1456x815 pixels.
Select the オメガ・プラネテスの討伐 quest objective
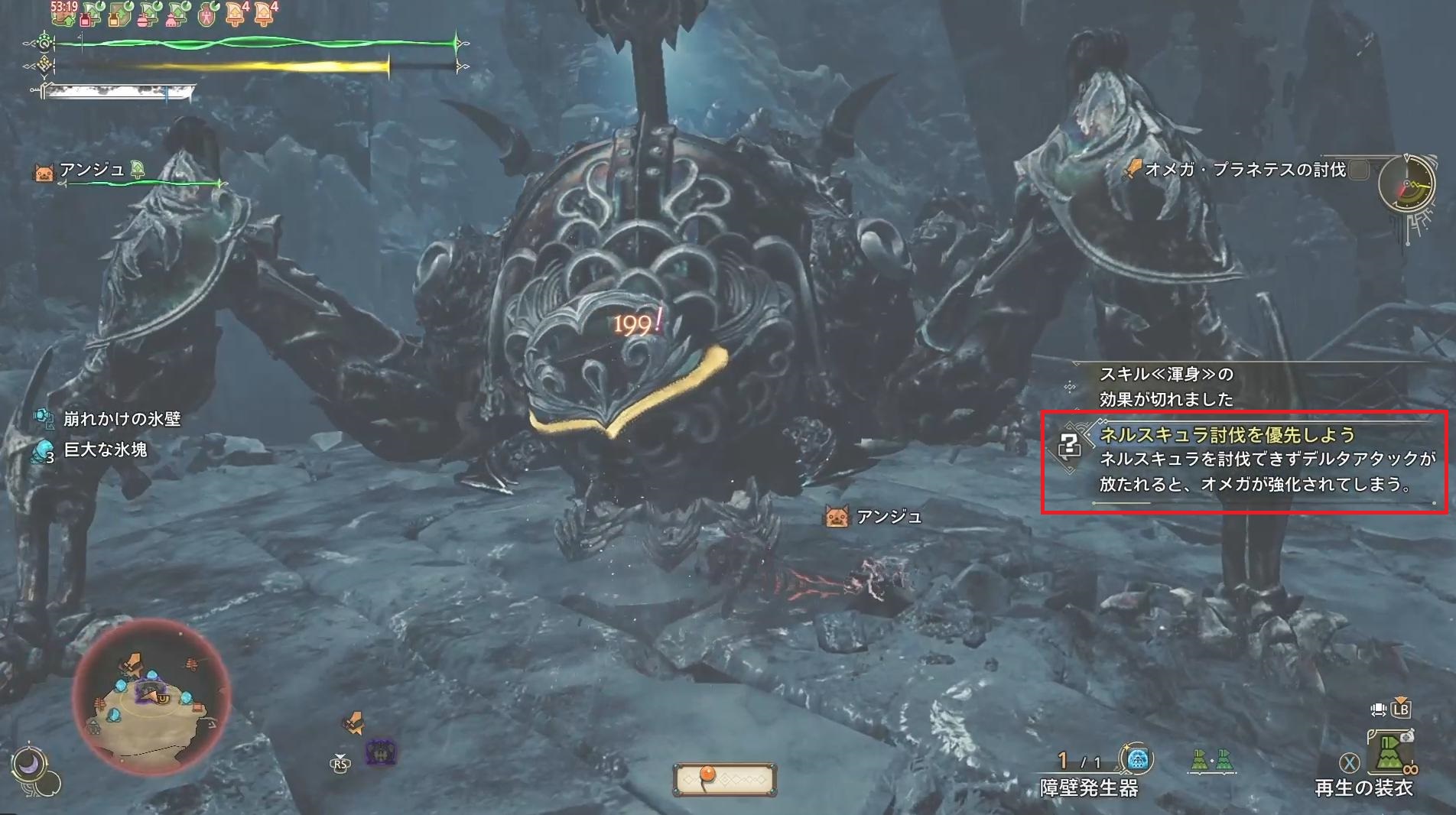point(1244,170)
